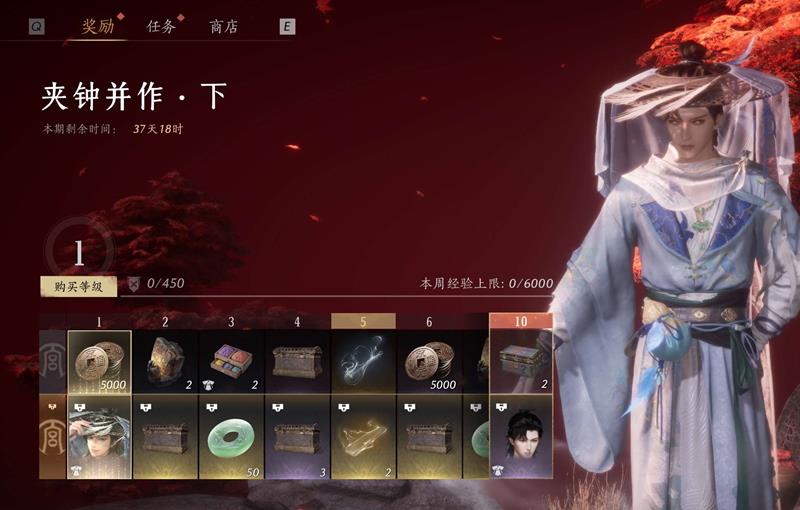View the level 10 hairstyle portrait reward
Image resolution: width=800 pixels, height=510 pixels.
point(521,437)
